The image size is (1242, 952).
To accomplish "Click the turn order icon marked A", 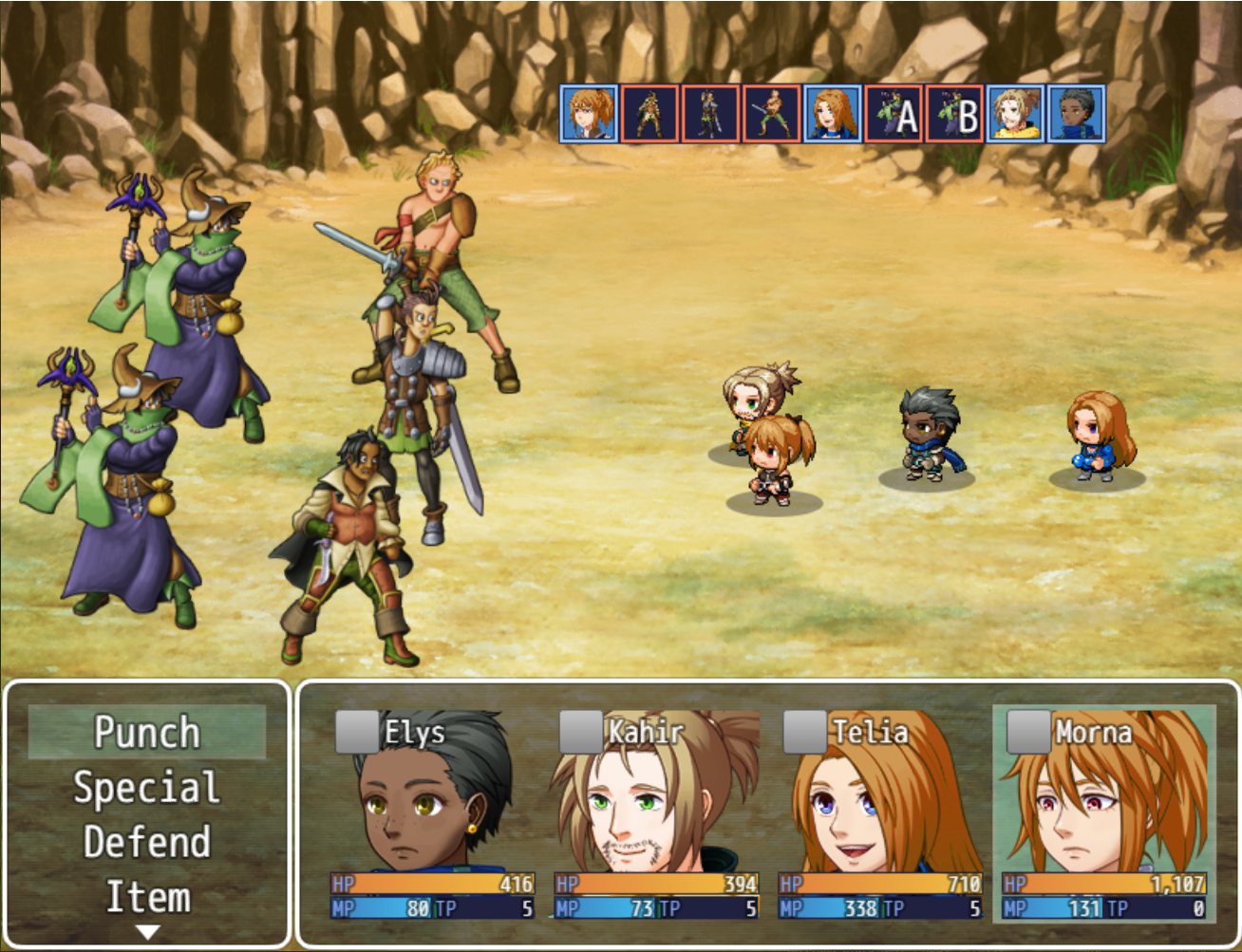I will pyautogui.click(x=894, y=114).
